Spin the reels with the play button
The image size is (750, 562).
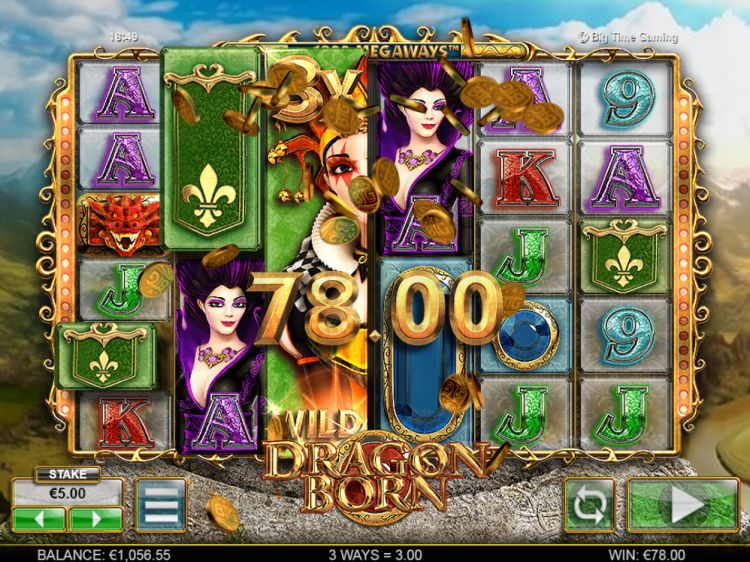683,506
